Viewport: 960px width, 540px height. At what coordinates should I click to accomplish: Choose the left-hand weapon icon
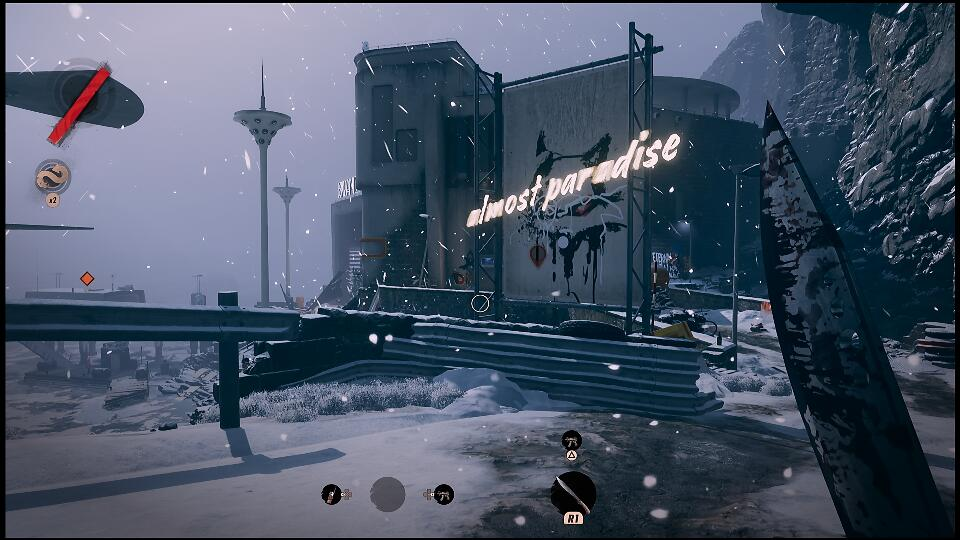click(331, 494)
